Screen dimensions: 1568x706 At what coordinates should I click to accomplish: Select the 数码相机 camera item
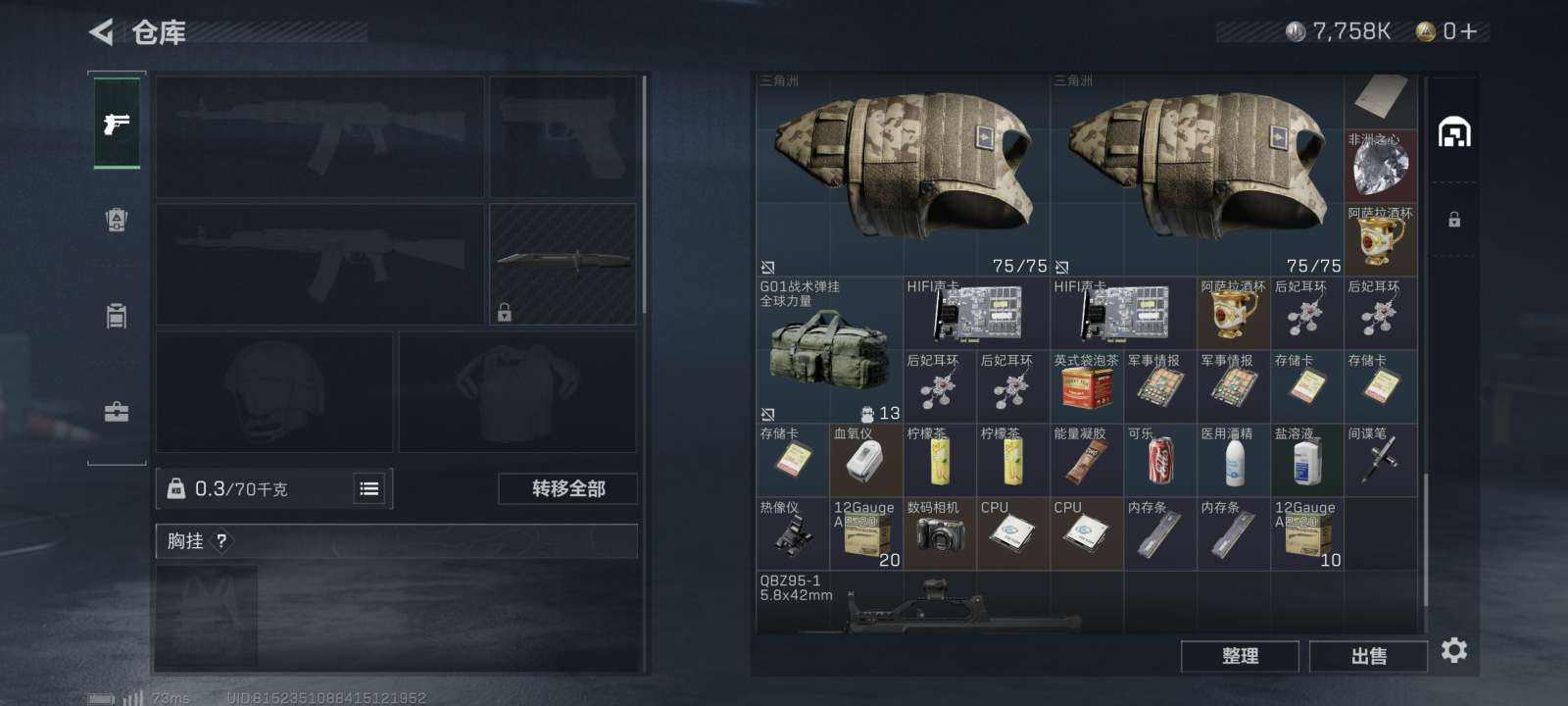click(x=939, y=534)
